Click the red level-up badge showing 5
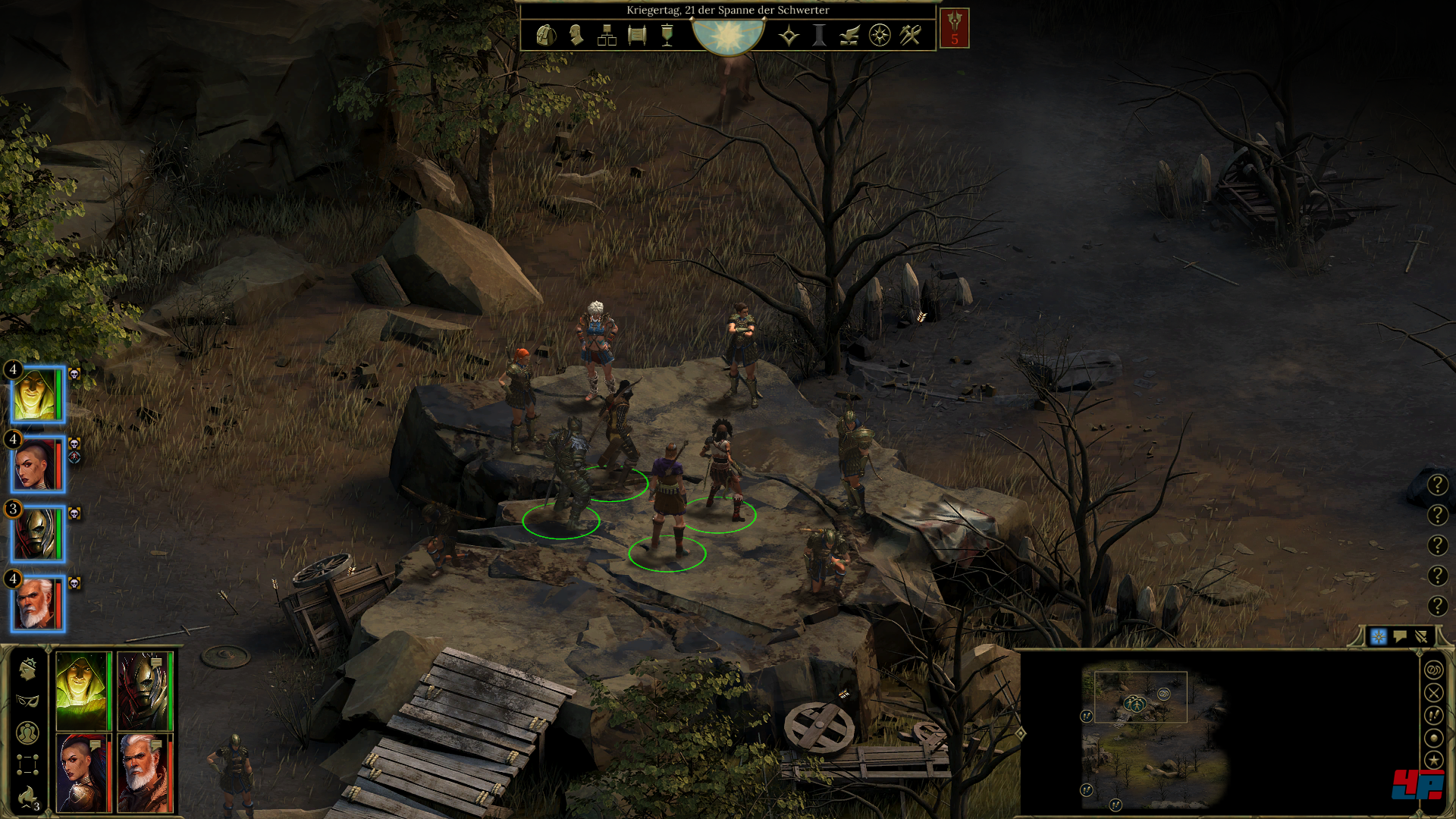The width and height of the screenshot is (1456, 819). (954, 29)
